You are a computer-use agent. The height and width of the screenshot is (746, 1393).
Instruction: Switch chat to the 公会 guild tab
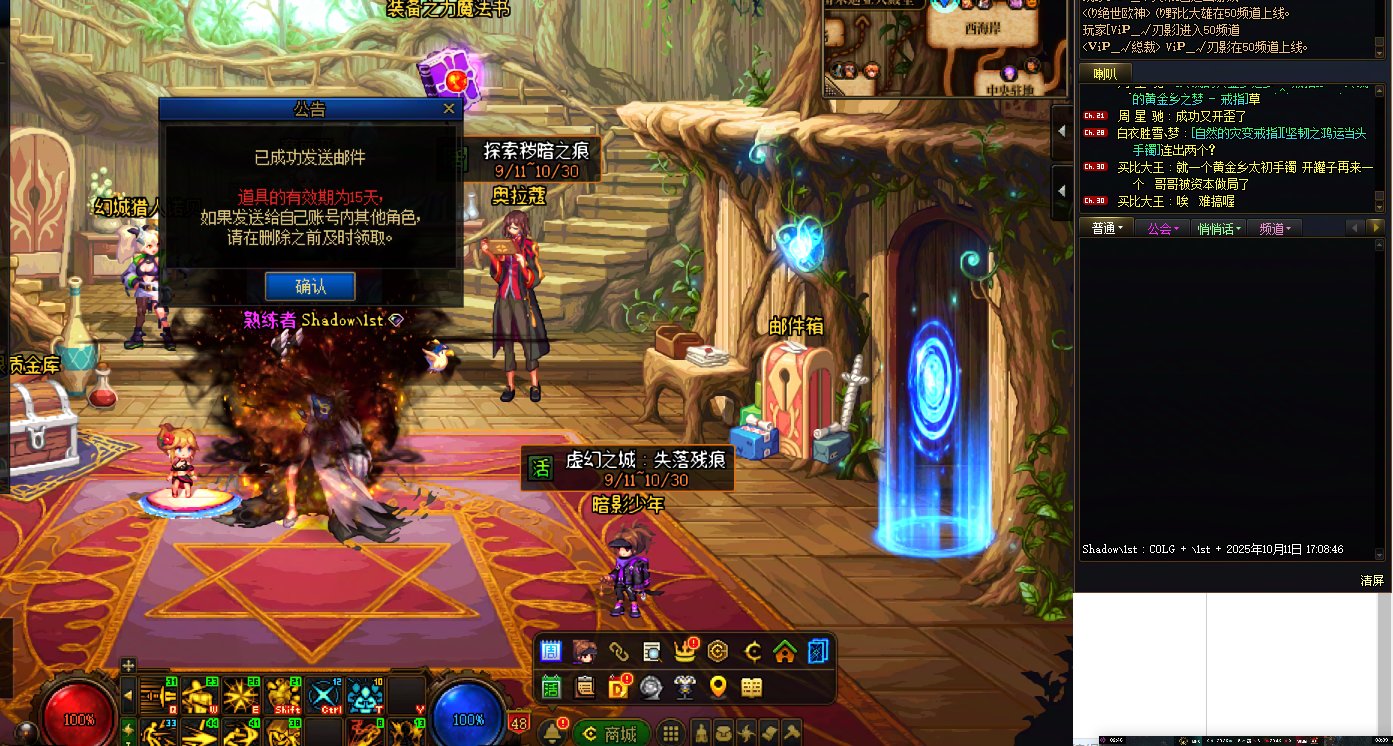point(1162,228)
